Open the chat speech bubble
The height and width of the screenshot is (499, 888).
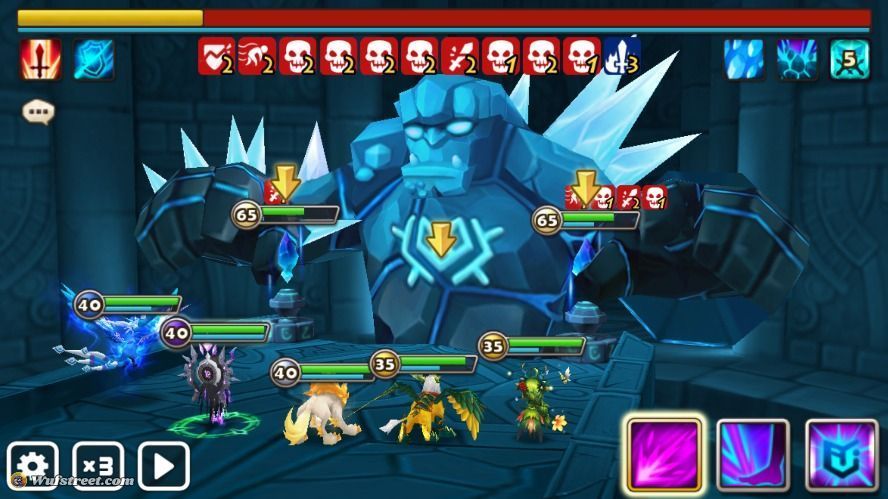coord(38,111)
